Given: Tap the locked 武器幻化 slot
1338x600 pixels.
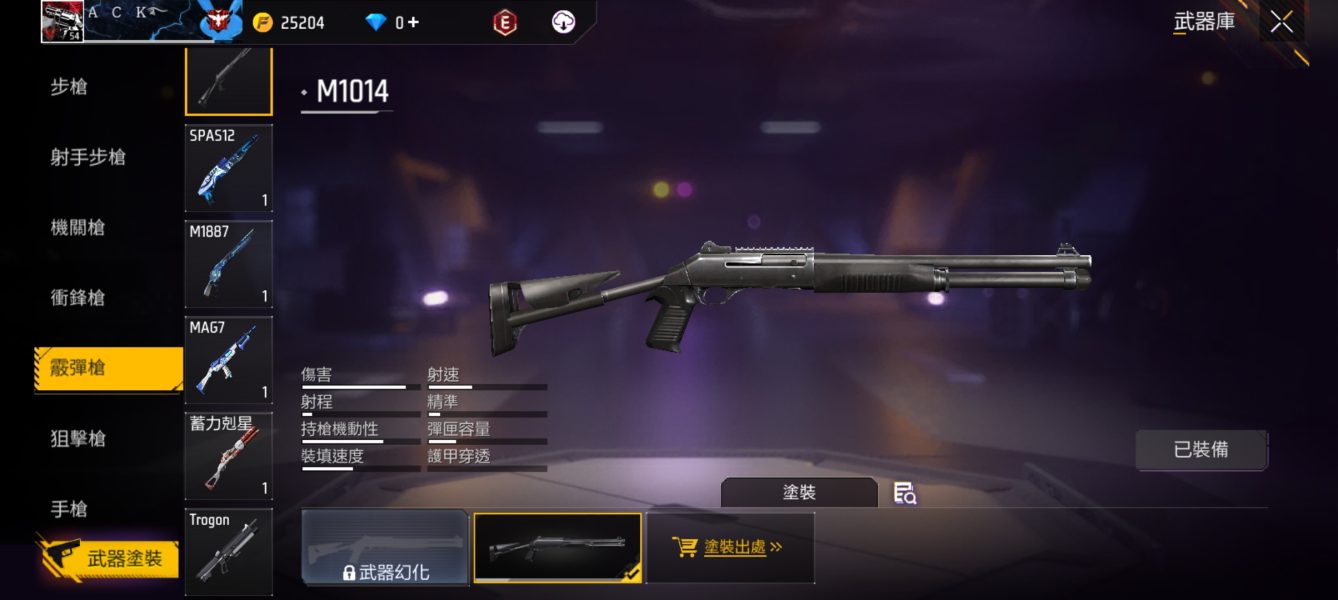Looking at the screenshot, I should pos(385,547).
